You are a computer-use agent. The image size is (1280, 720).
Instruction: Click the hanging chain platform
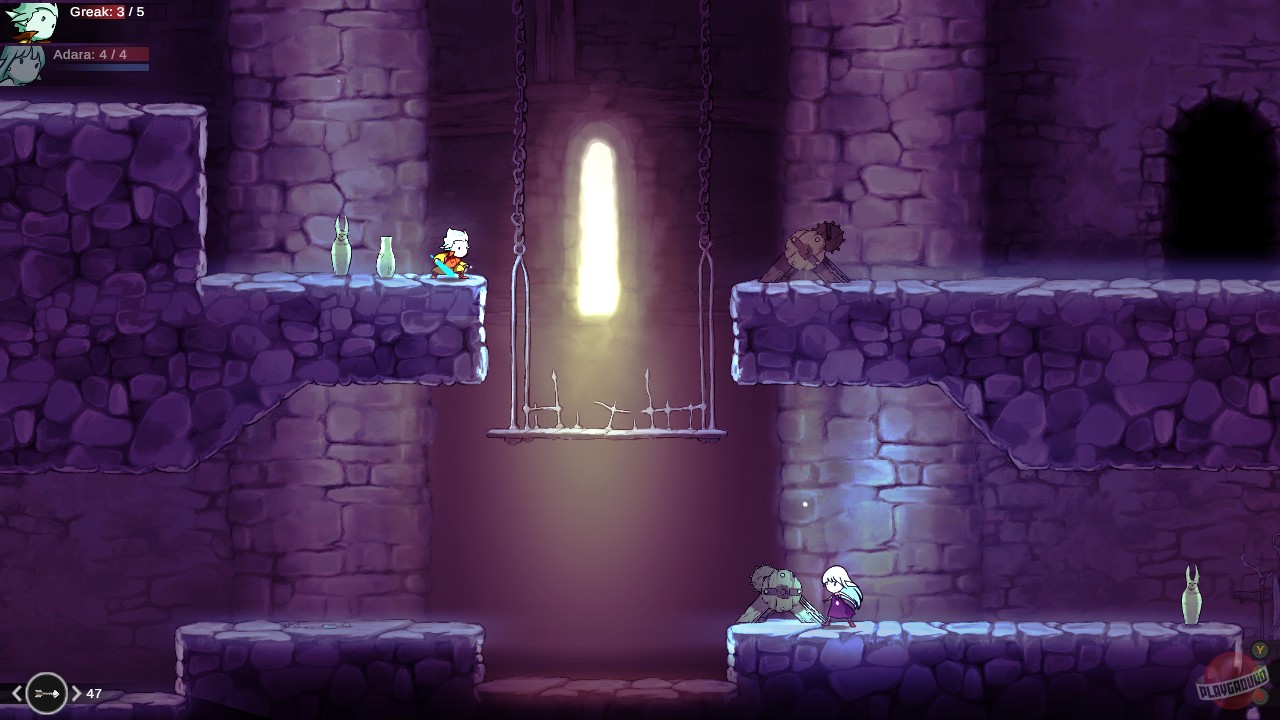pyautogui.click(x=606, y=432)
